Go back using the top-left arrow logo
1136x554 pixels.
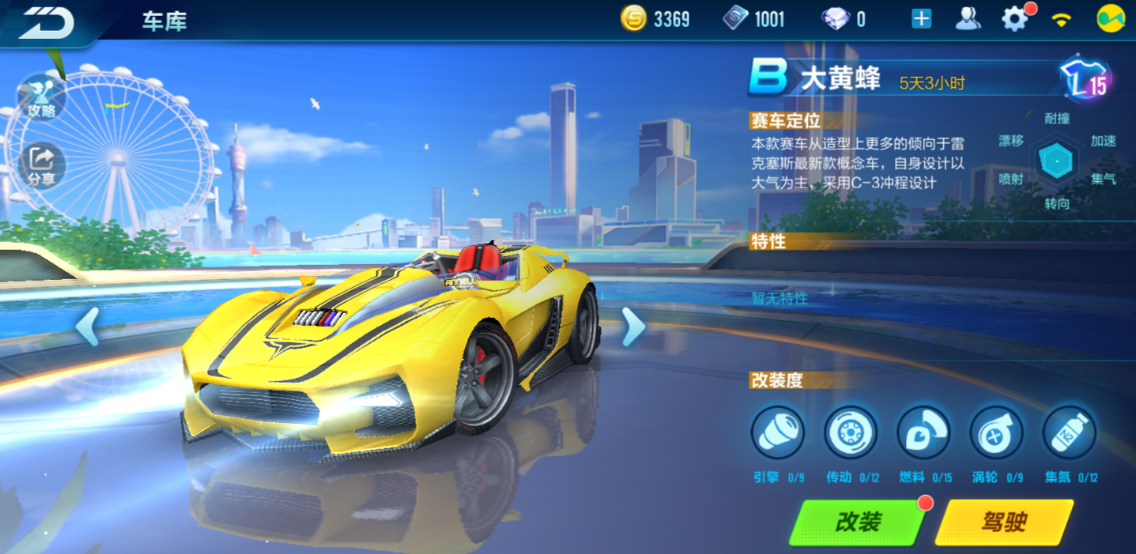coord(46,22)
